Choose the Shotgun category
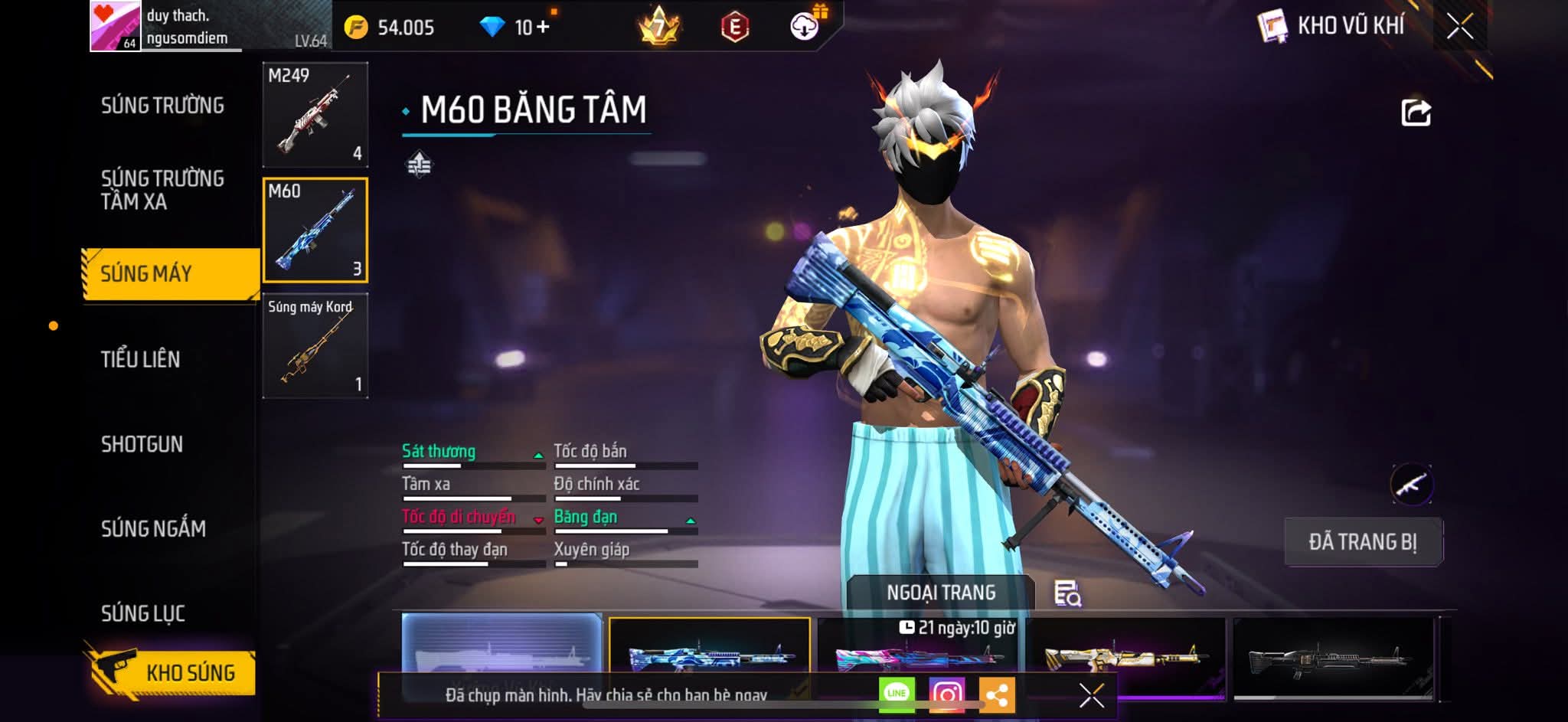The width and height of the screenshot is (1568, 722). (142, 444)
